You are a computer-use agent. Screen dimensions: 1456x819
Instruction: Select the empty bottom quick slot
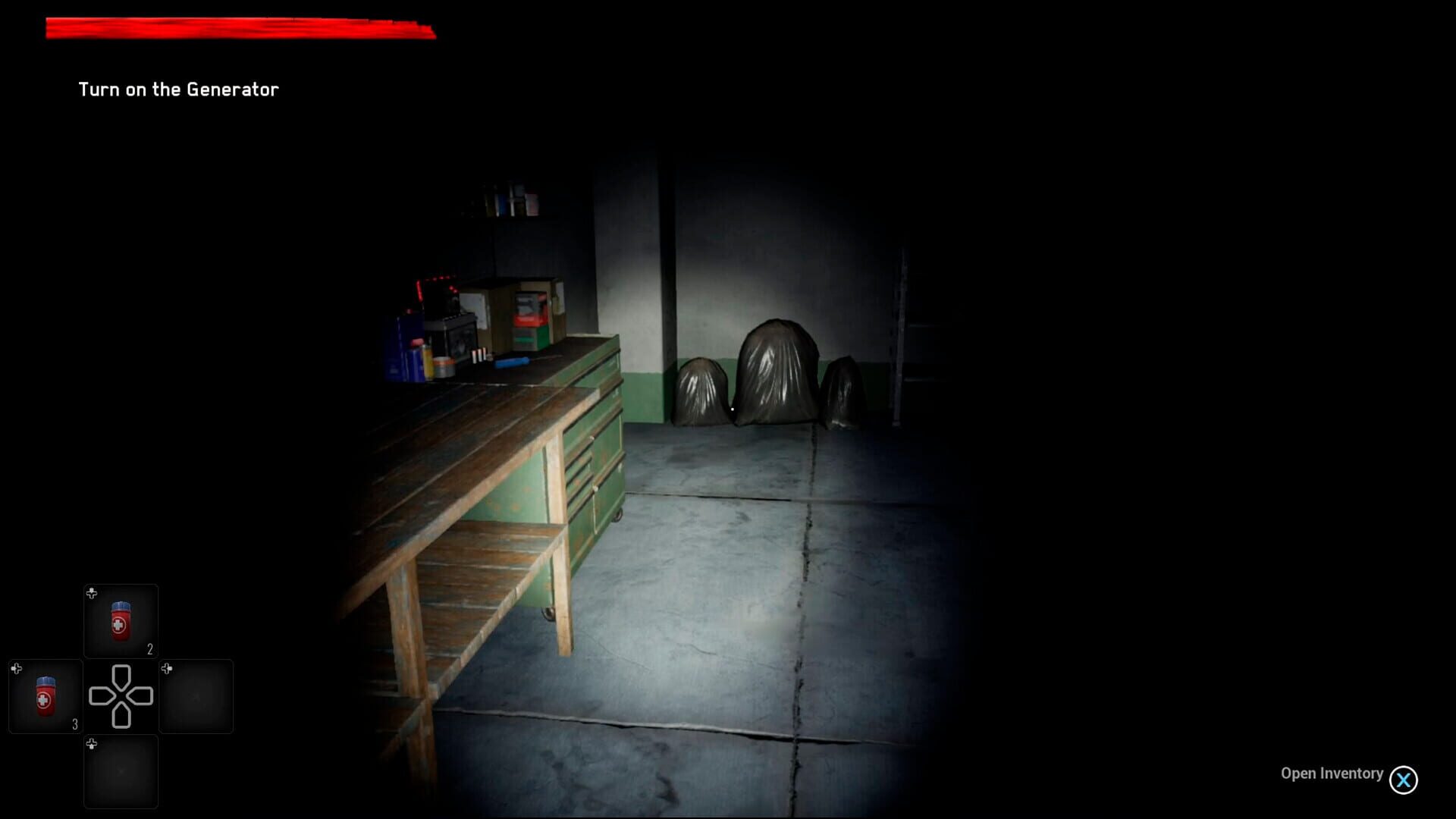121,771
